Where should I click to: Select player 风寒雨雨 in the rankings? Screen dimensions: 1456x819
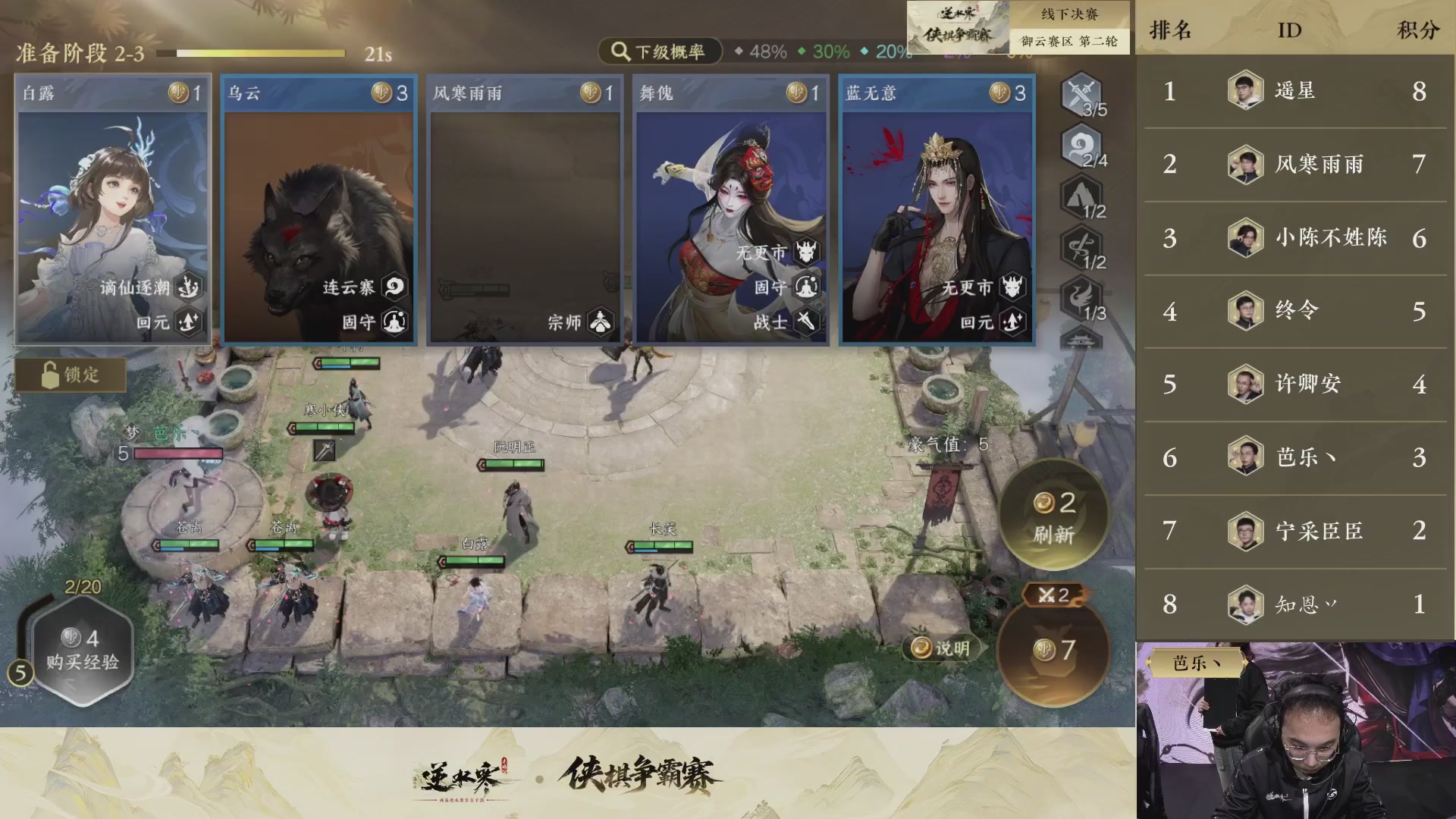click(1320, 165)
